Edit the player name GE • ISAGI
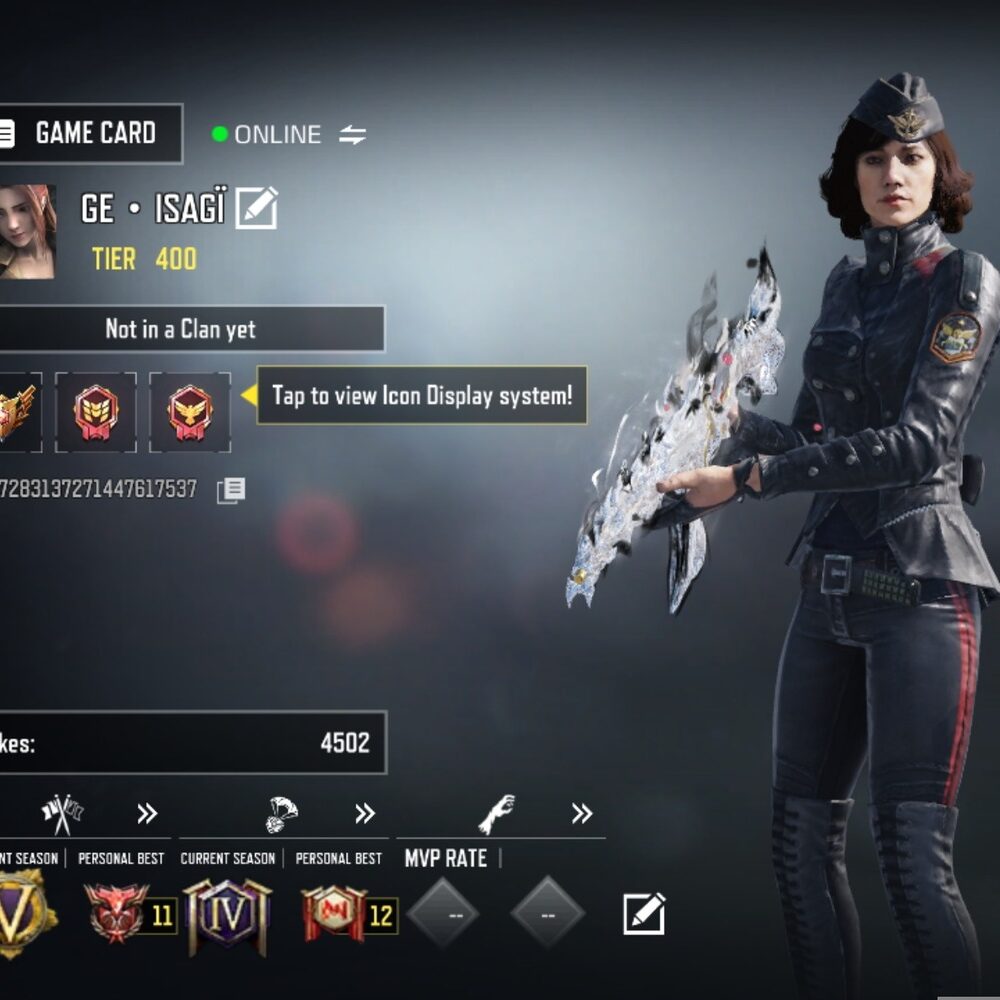 [257, 208]
